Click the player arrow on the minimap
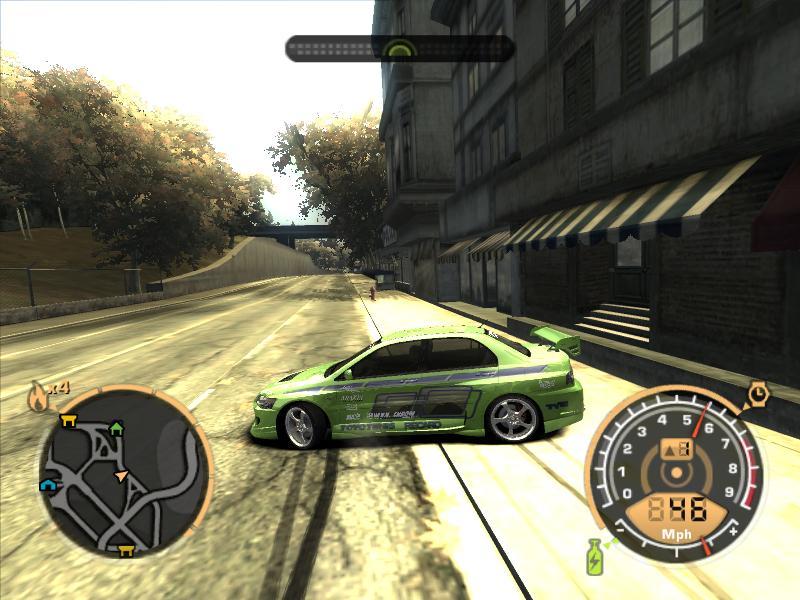 tap(122, 476)
